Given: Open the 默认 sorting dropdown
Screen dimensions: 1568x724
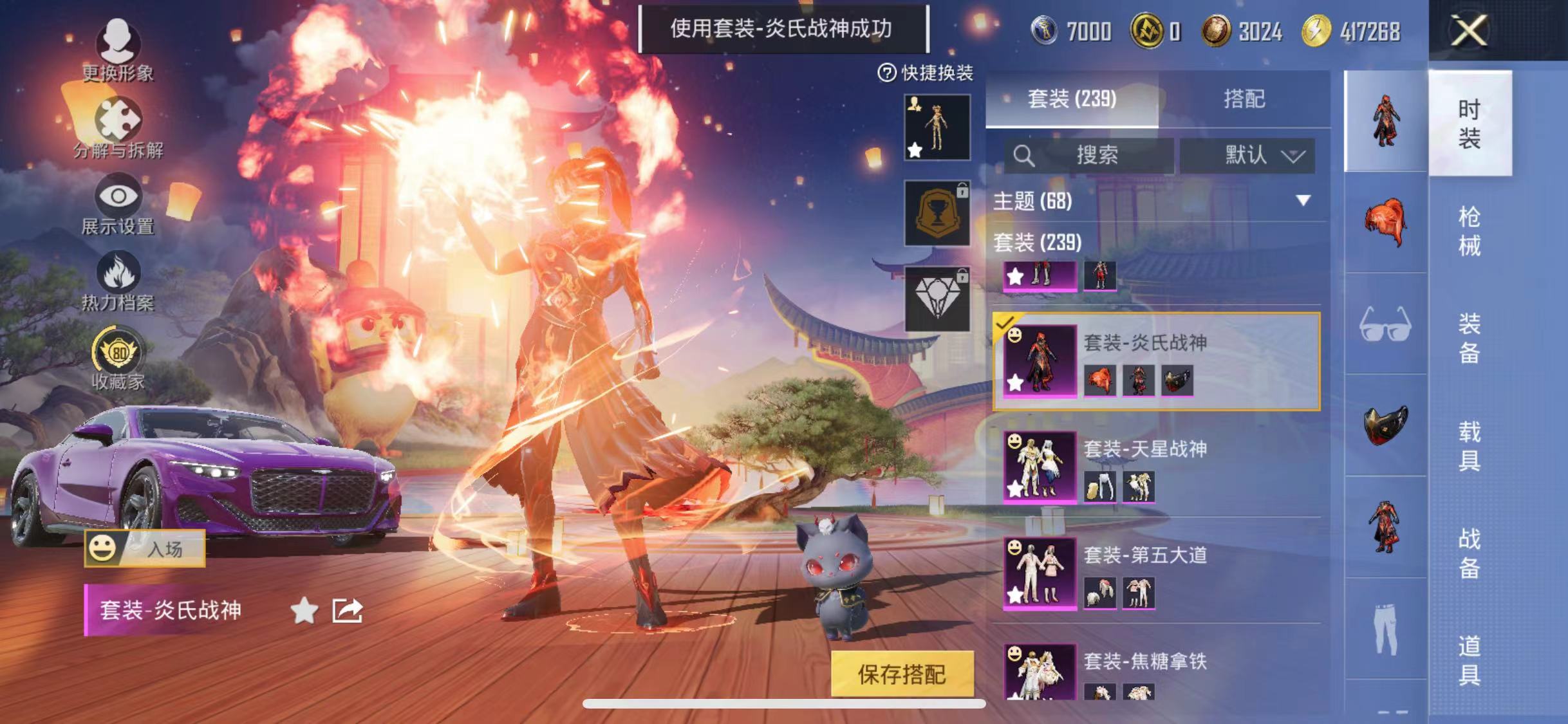Looking at the screenshot, I should coord(1249,154).
